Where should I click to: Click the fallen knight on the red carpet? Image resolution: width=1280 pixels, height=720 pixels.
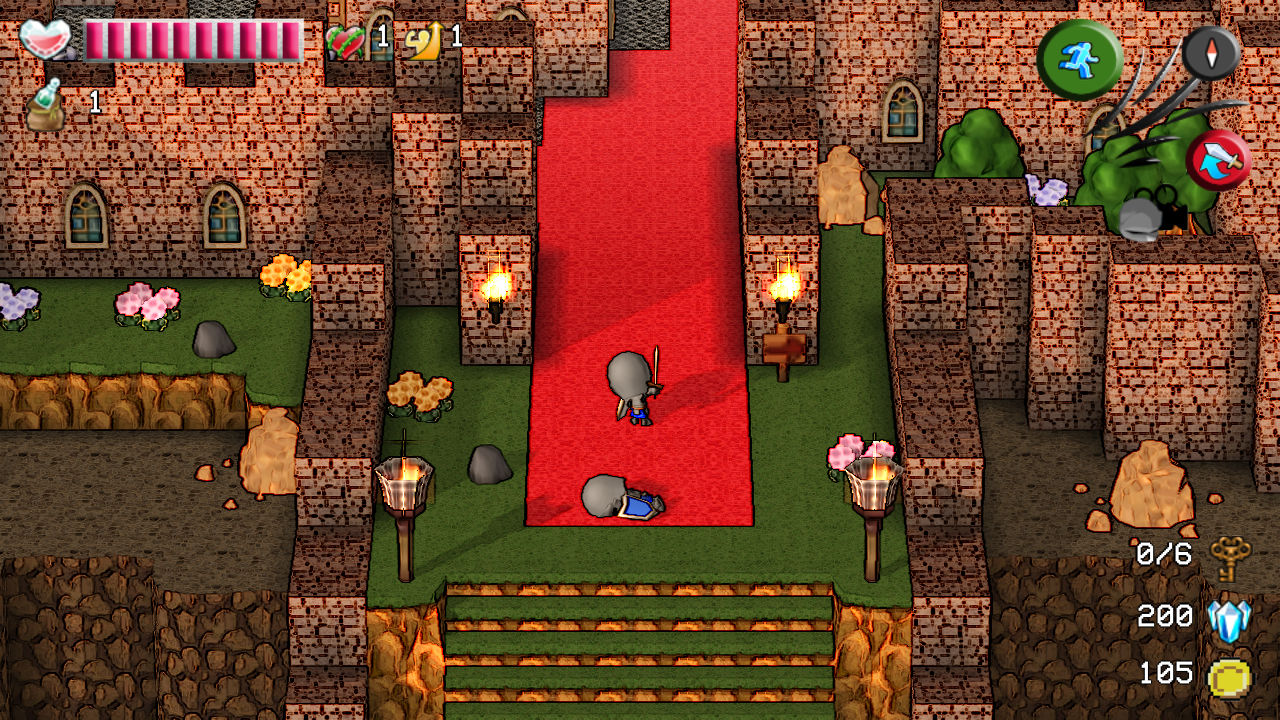(622, 500)
